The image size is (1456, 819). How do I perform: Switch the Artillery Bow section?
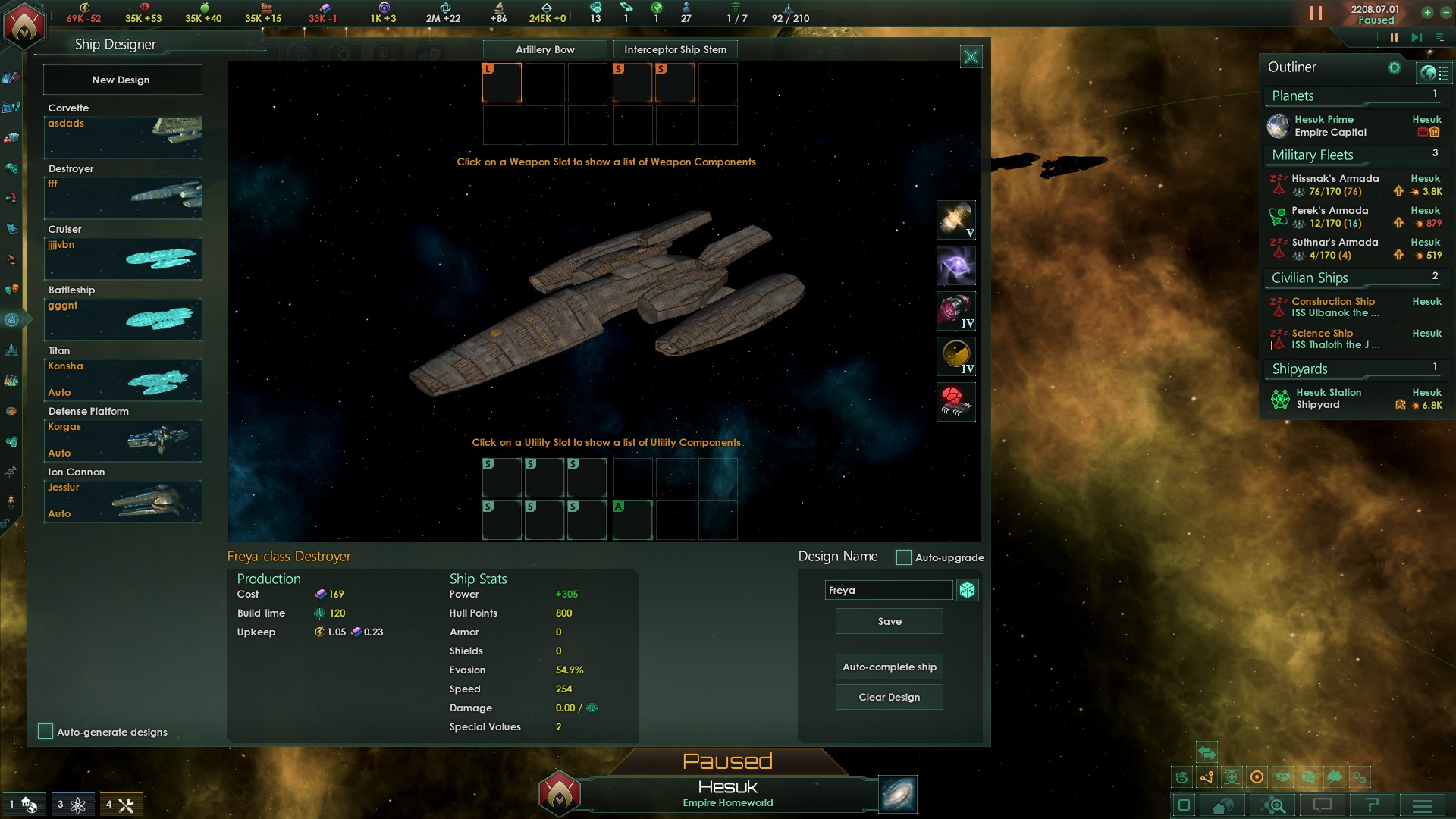point(544,50)
